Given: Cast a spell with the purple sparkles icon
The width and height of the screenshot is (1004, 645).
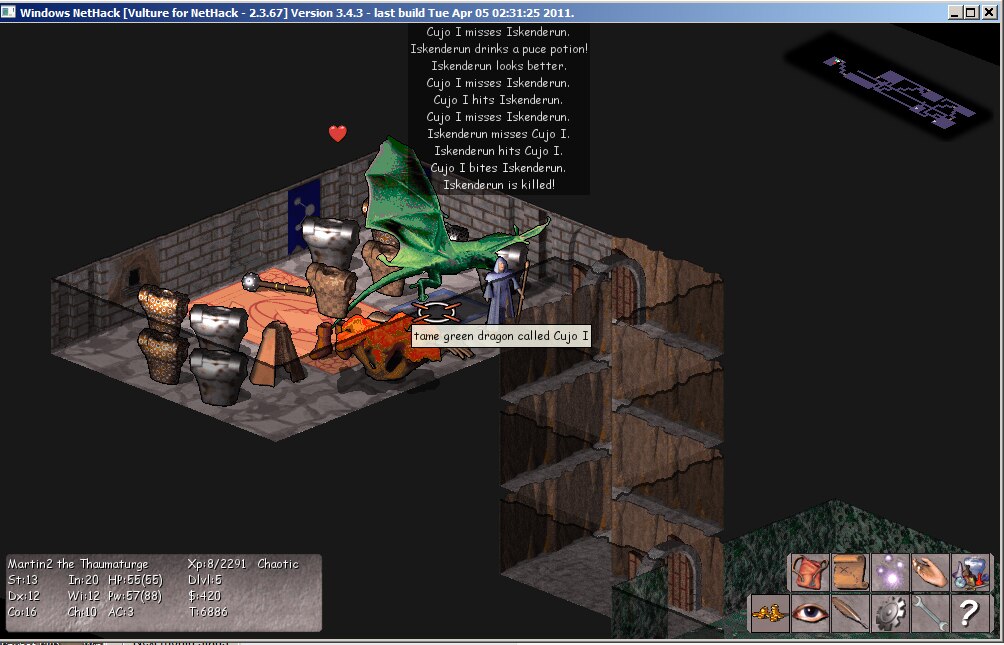Looking at the screenshot, I should (890, 573).
